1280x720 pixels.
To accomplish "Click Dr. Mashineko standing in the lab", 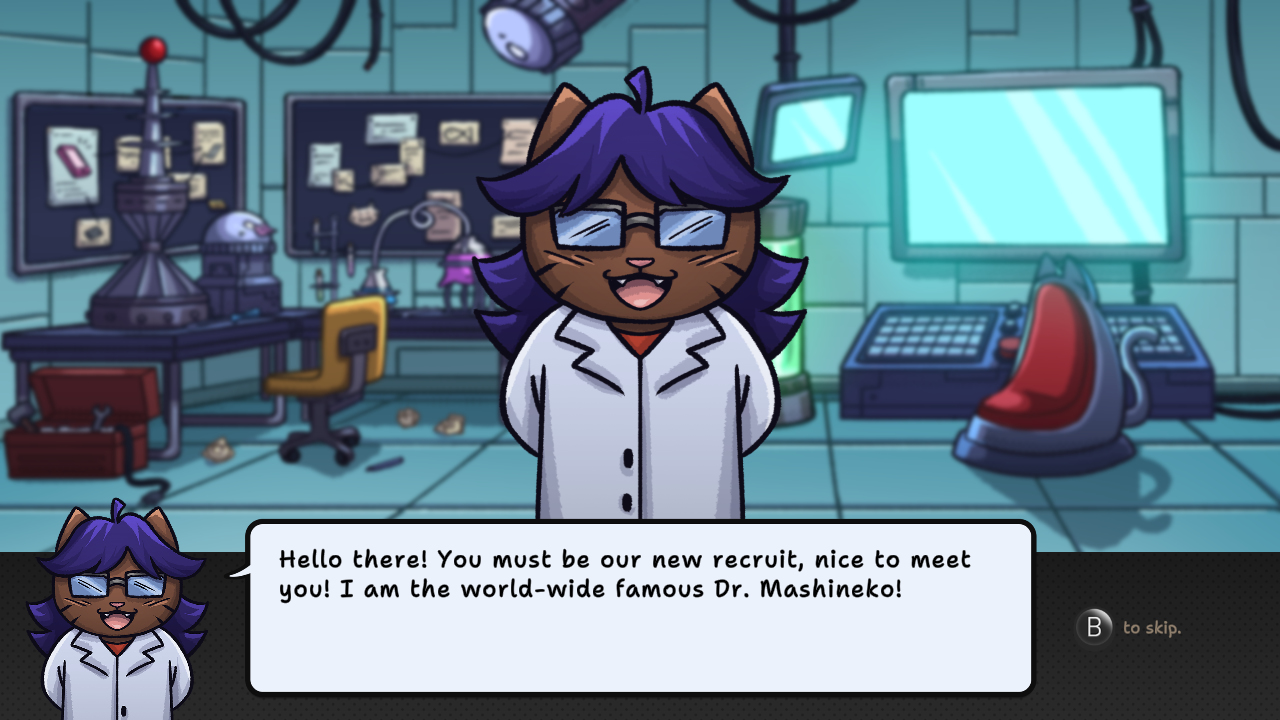I will point(640,300).
